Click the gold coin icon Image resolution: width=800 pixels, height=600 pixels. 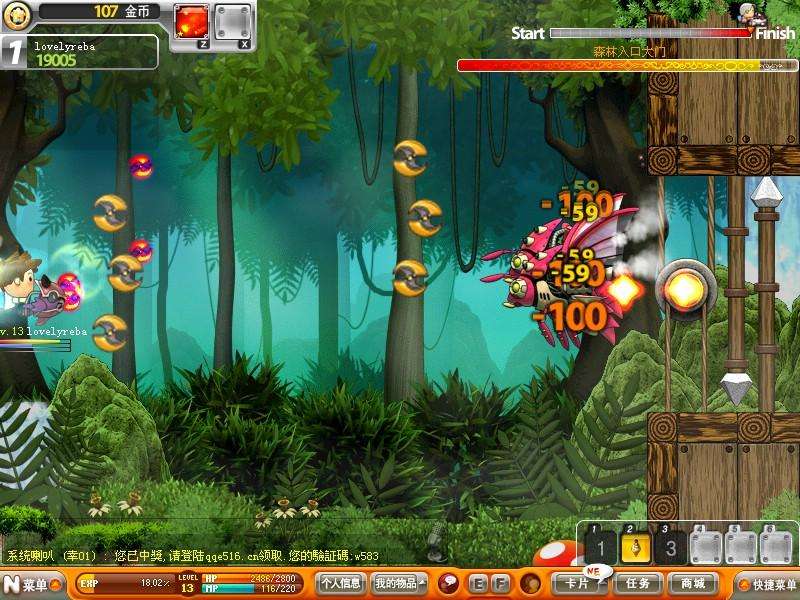[x=15, y=13]
